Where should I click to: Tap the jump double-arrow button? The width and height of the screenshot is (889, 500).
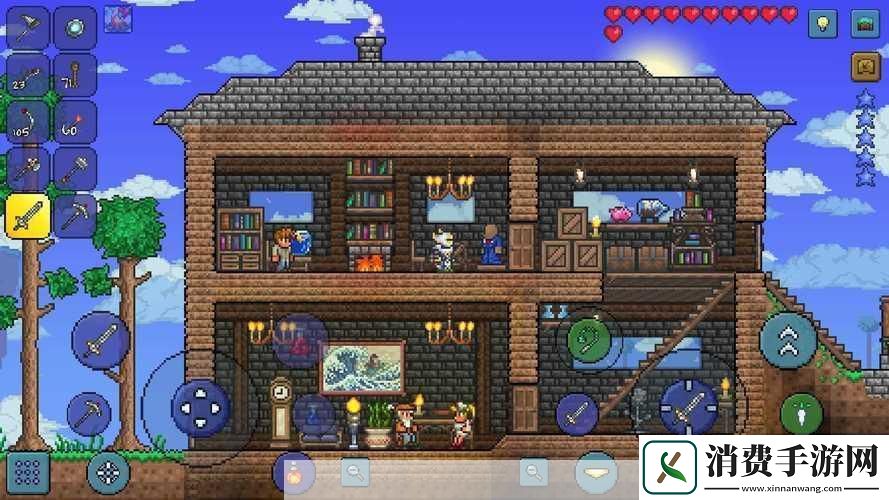(788, 341)
